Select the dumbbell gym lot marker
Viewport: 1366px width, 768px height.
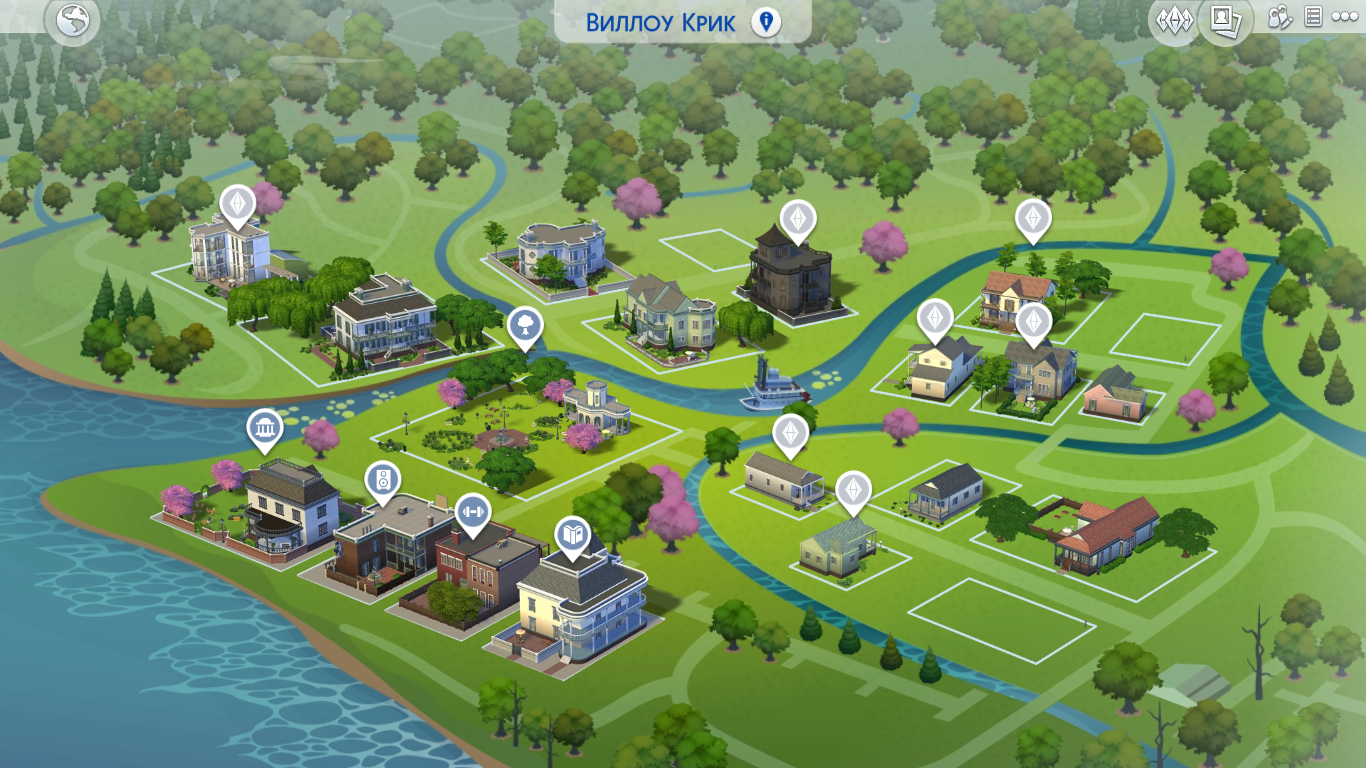[473, 511]
